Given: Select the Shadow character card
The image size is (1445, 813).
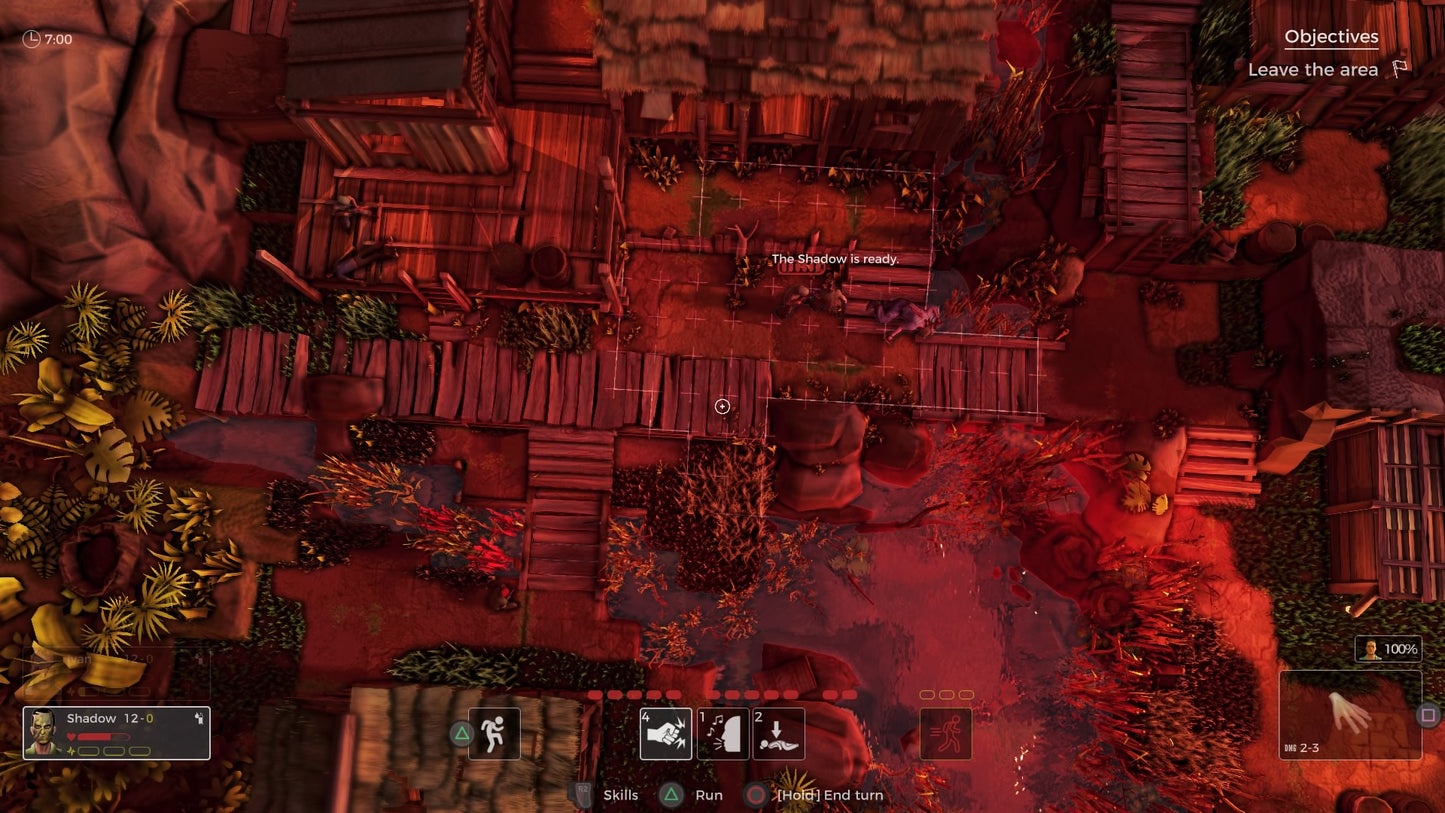Looking at the screenshot, I should [x=116, y=733].
